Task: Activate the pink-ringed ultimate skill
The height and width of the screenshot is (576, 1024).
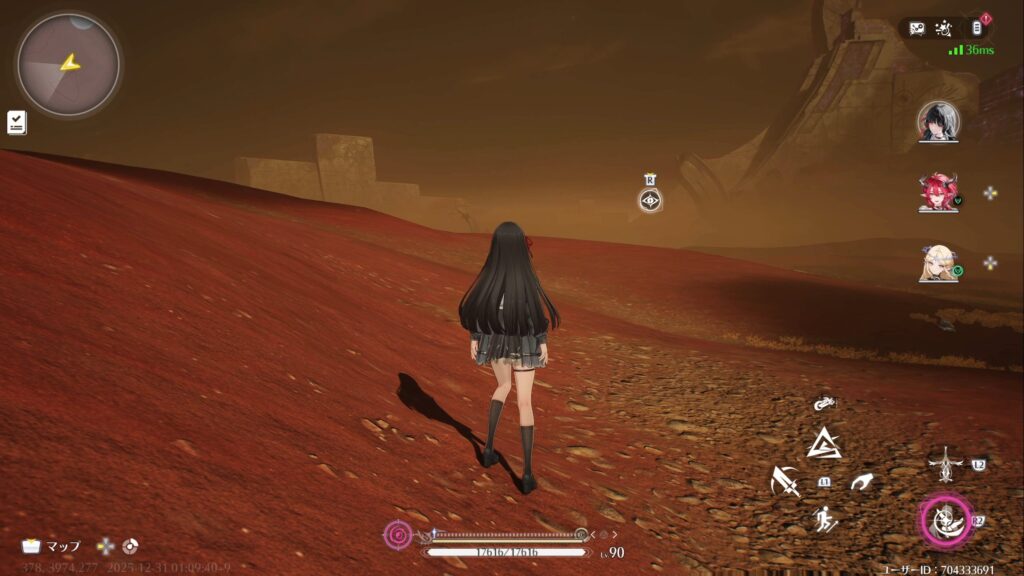Action: coord(945,521)
